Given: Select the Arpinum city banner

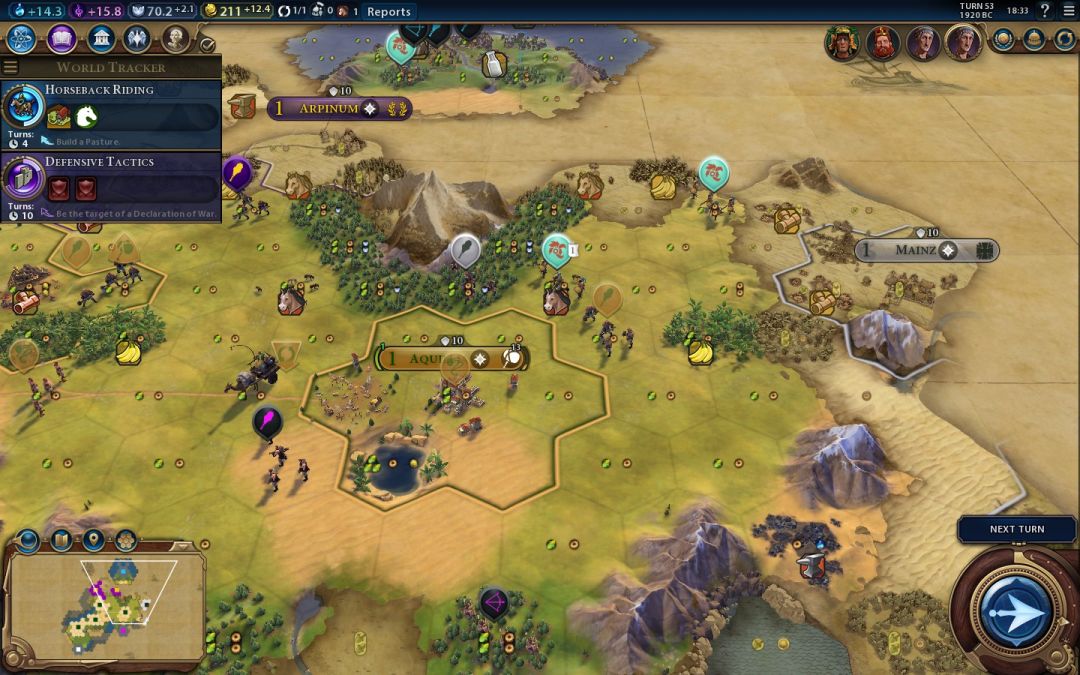Looking at the screenshot, I should [x=328, y=108].
